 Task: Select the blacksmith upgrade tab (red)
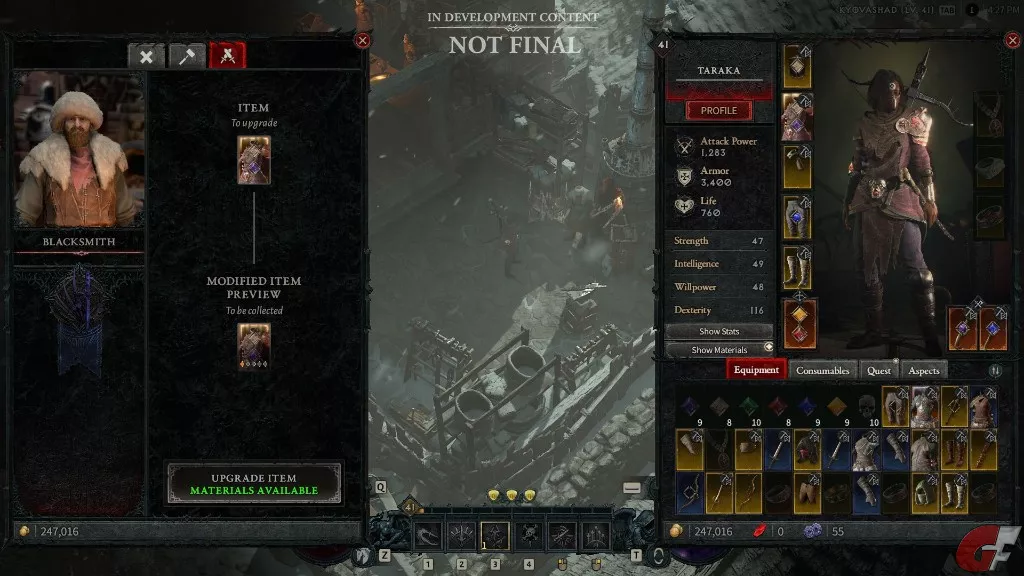pyautogui.click(x=227, y=56)
